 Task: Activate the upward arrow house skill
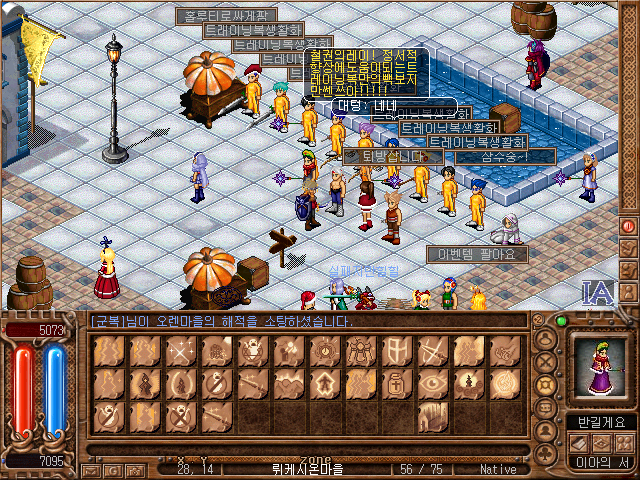click(325, 383)
